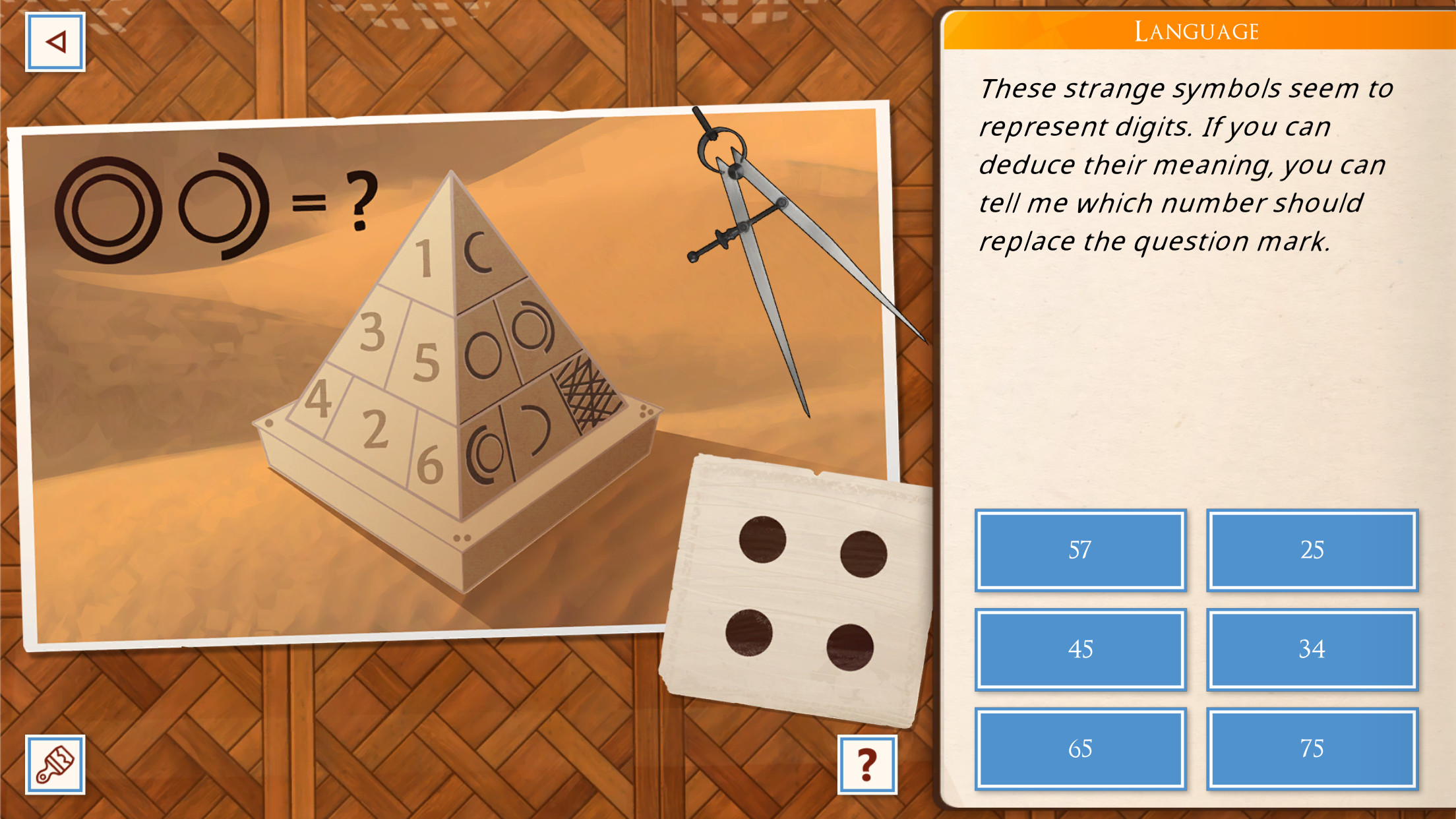Choose the 45 answer option
The height and width of the screenshot is (819, 1456).
pos(1079,650)
